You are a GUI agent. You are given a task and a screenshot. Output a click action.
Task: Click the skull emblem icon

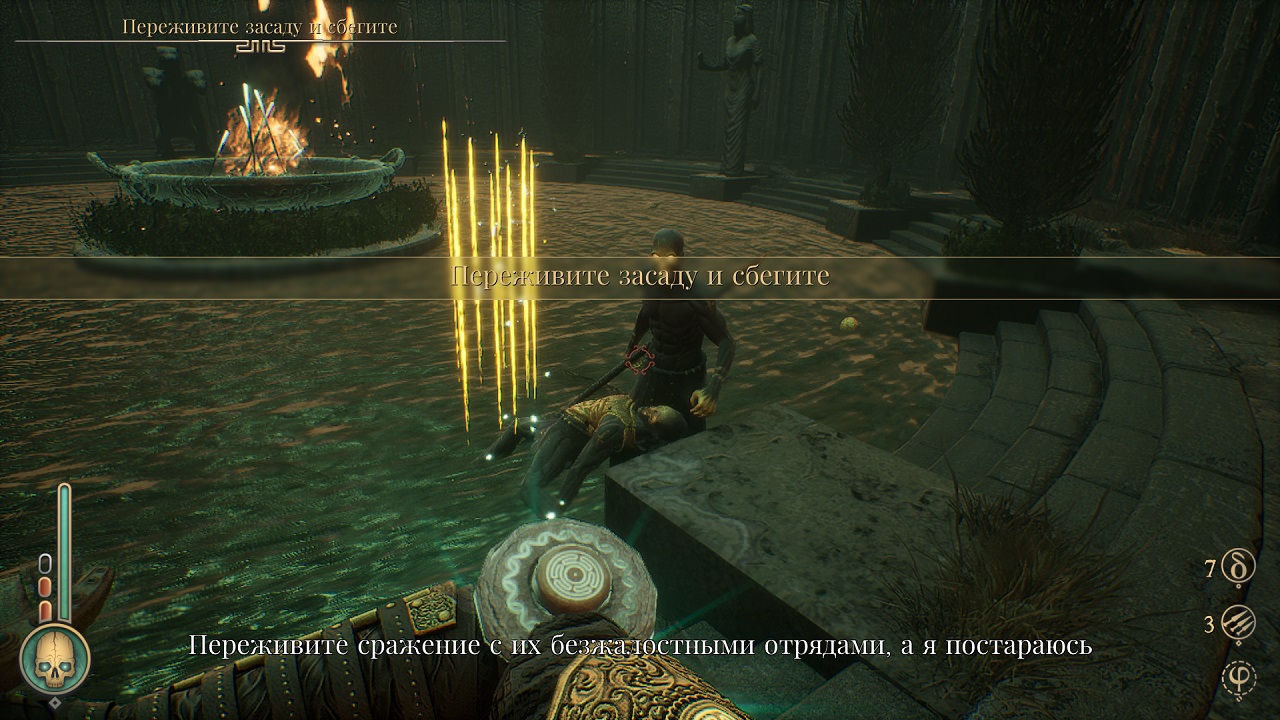(55, 660)
